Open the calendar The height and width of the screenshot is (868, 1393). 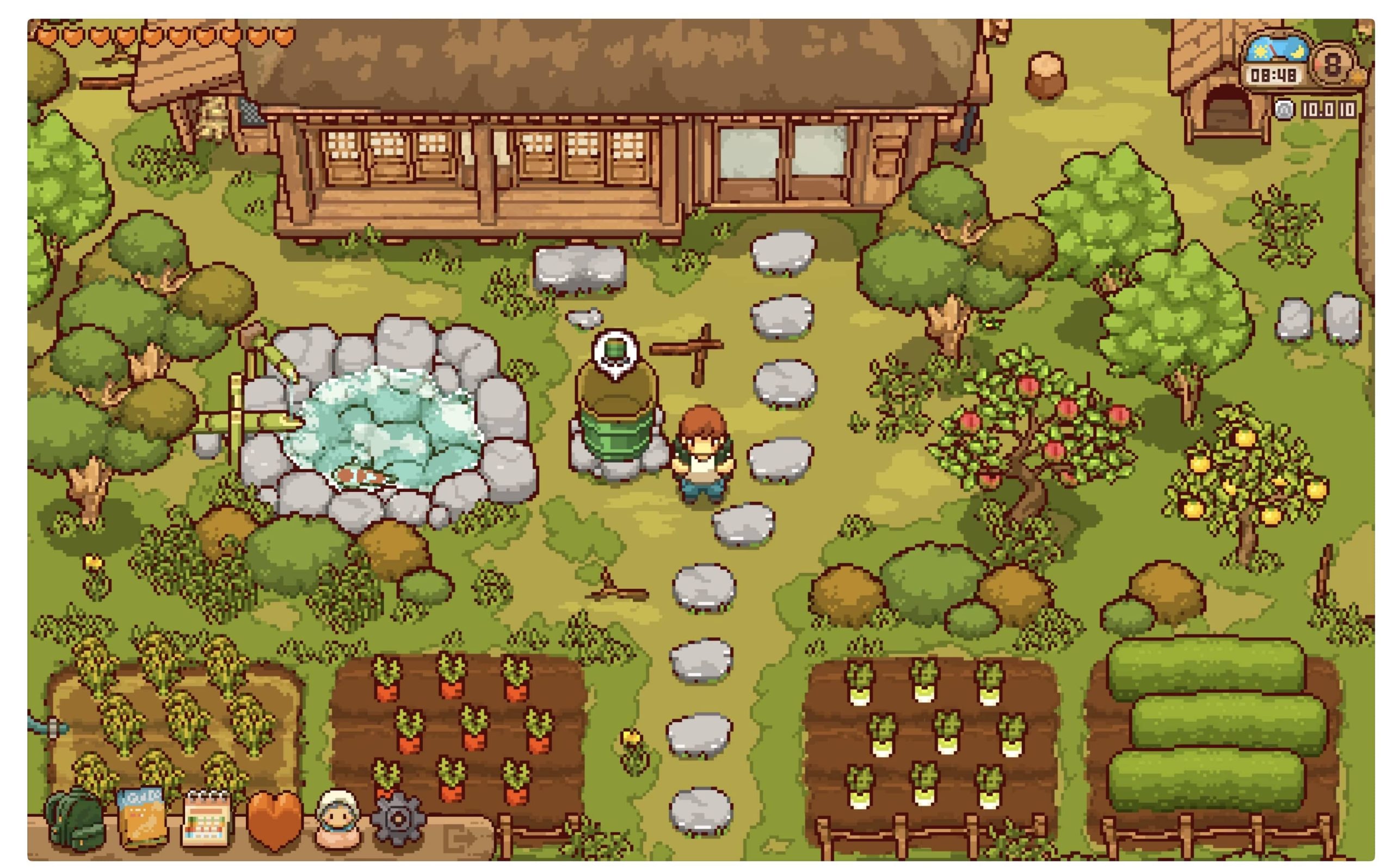point(207,817)
